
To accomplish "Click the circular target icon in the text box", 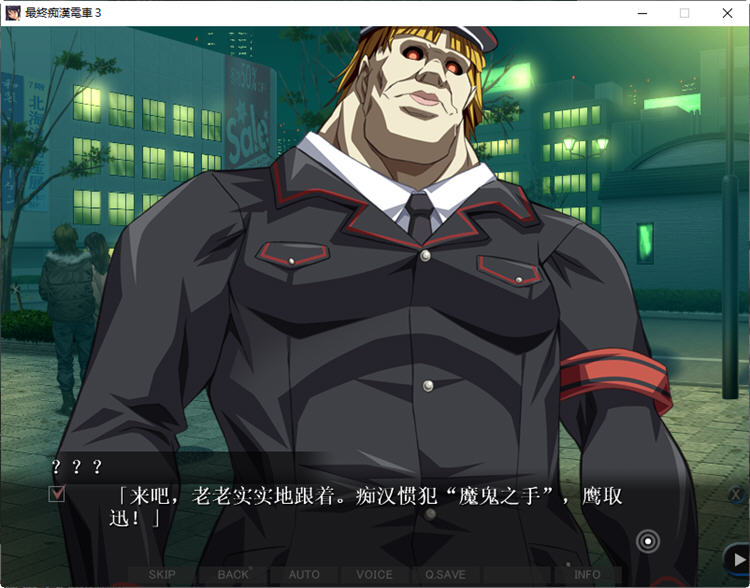I will coord(648,542).
